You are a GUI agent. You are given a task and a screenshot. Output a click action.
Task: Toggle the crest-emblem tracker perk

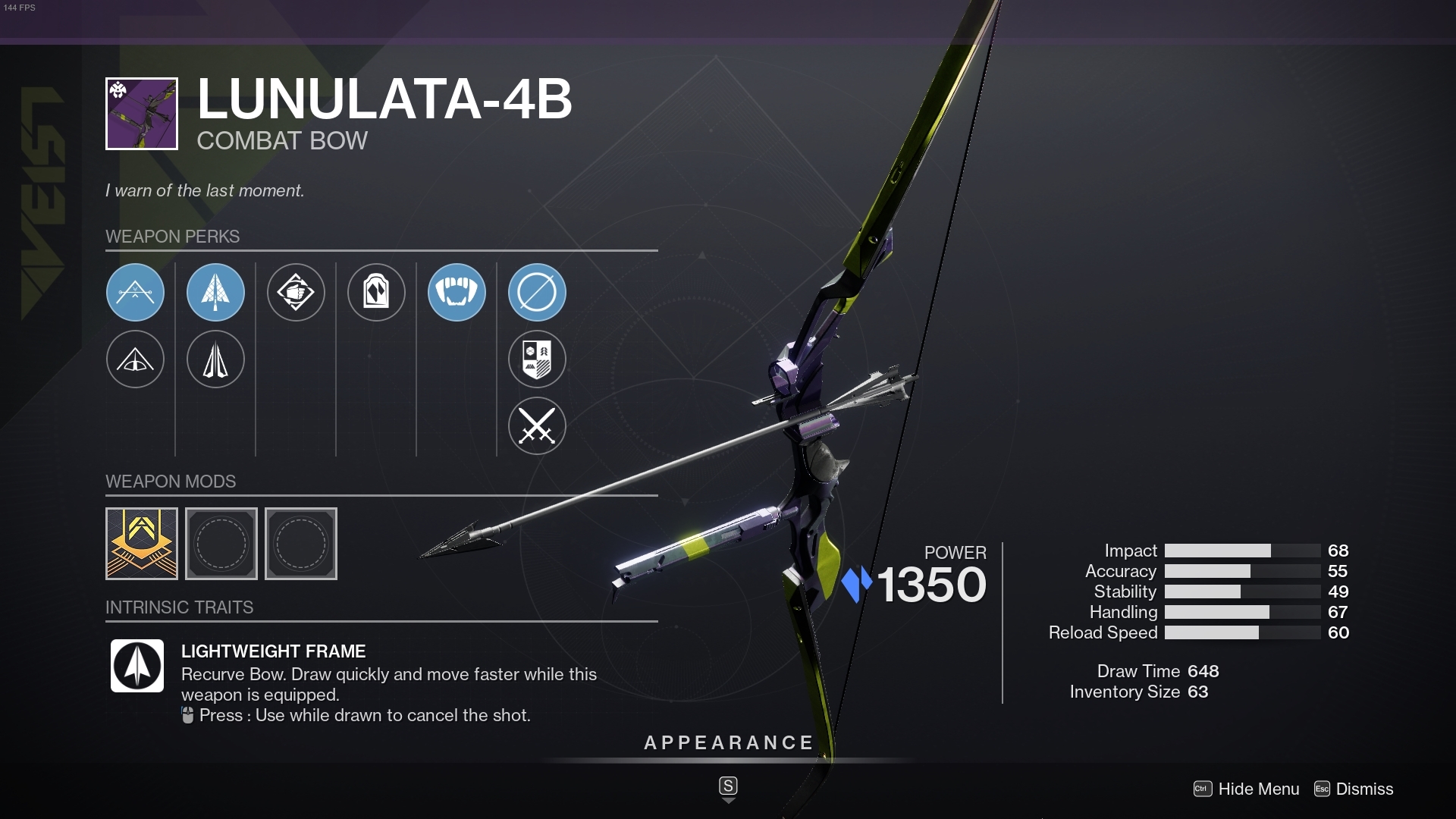click(537, 359)
